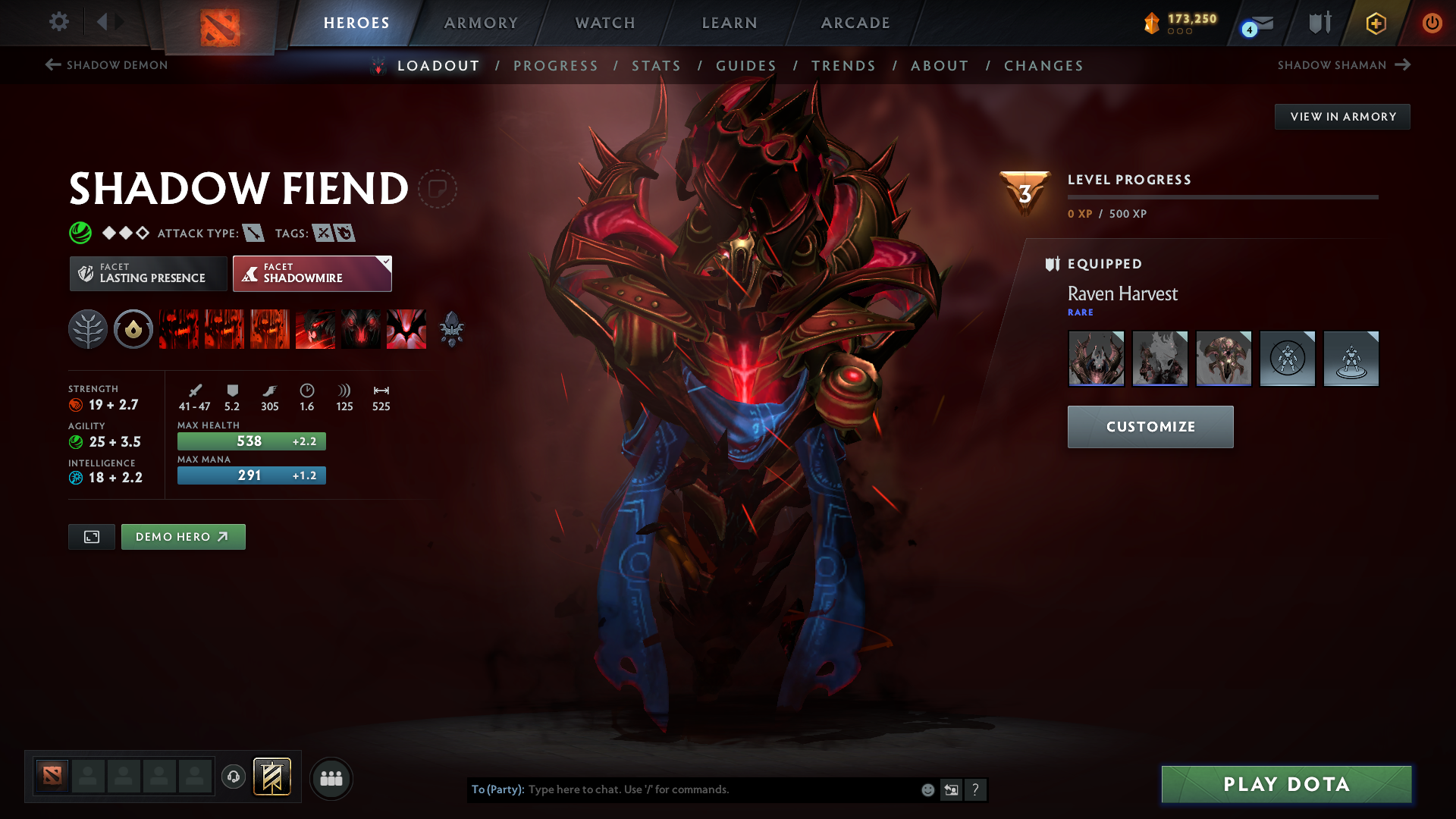Click the innate ability icon beside the talent tree
This screenshot has height=819, width=1456.
[x=133, y=329]
